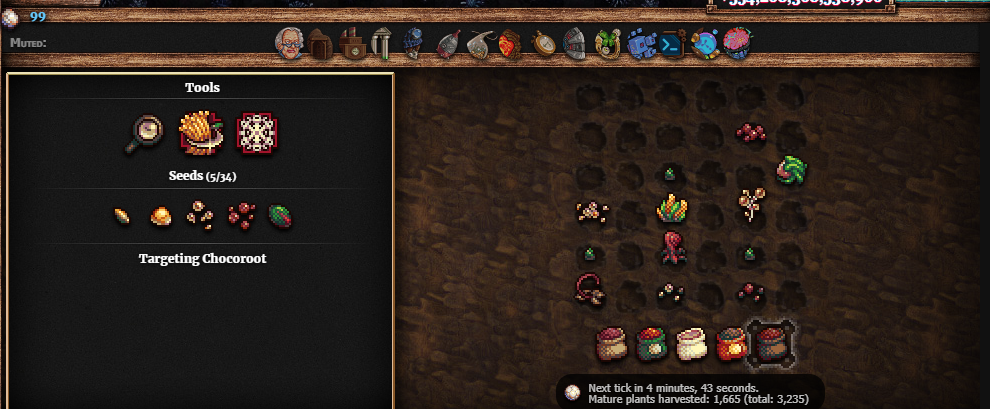The width and height of the screenshot is (990, 409).
Task: Switch soil to the brown dirt bag
Action: [610, 343]
